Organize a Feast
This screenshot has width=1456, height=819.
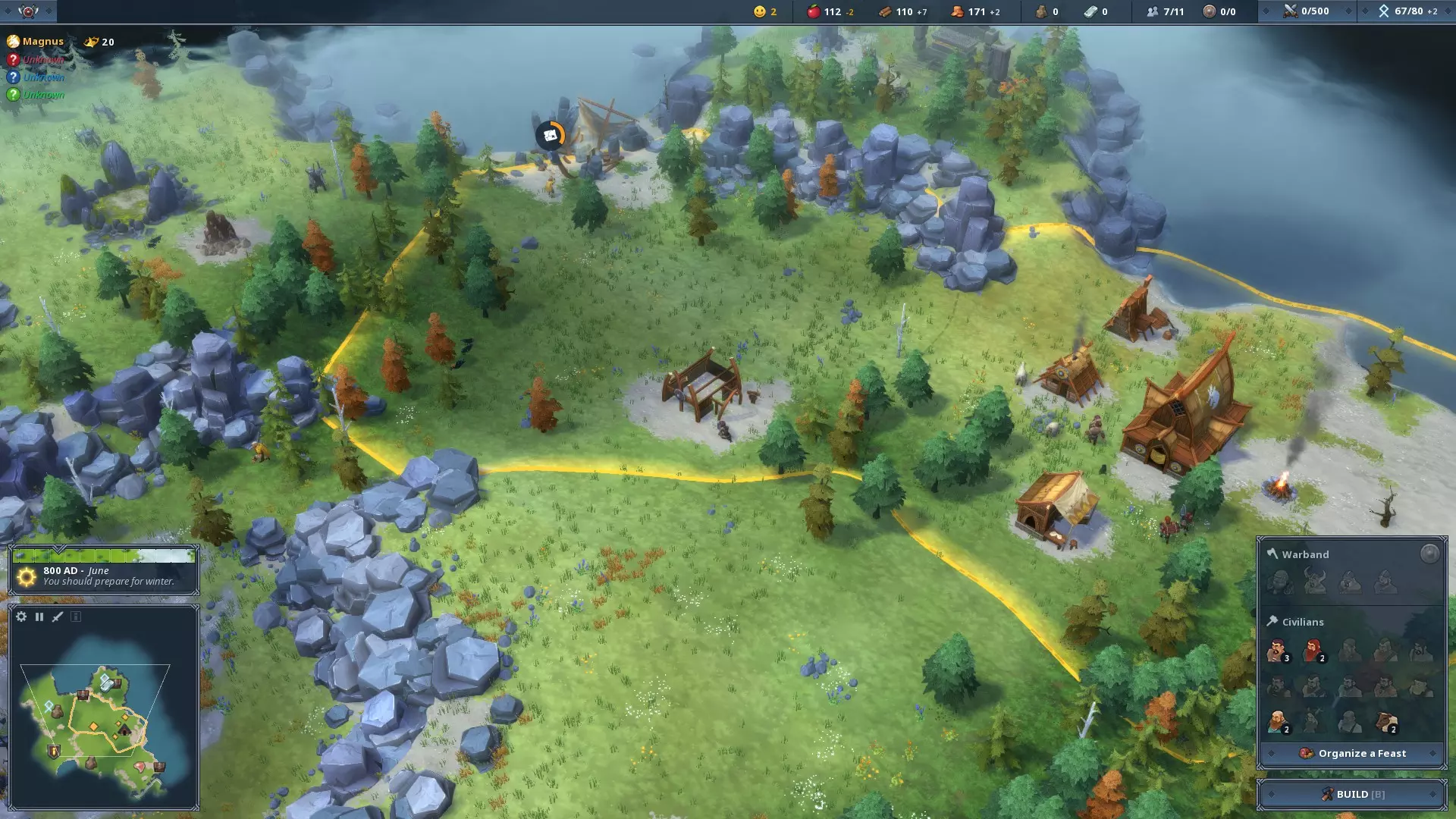point(1352,753)
